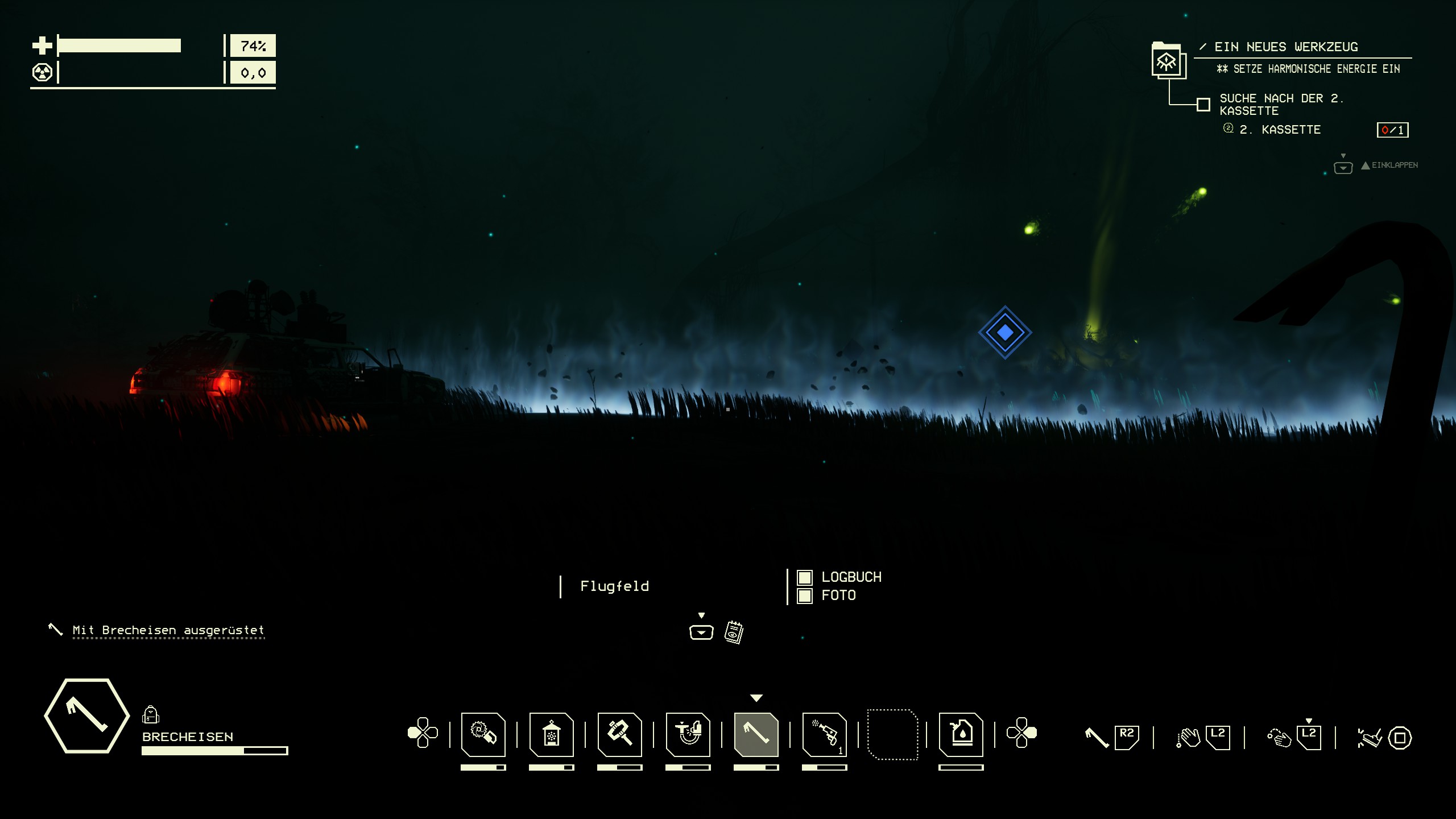Select the flare gun hotbar slot

(824, 734)
